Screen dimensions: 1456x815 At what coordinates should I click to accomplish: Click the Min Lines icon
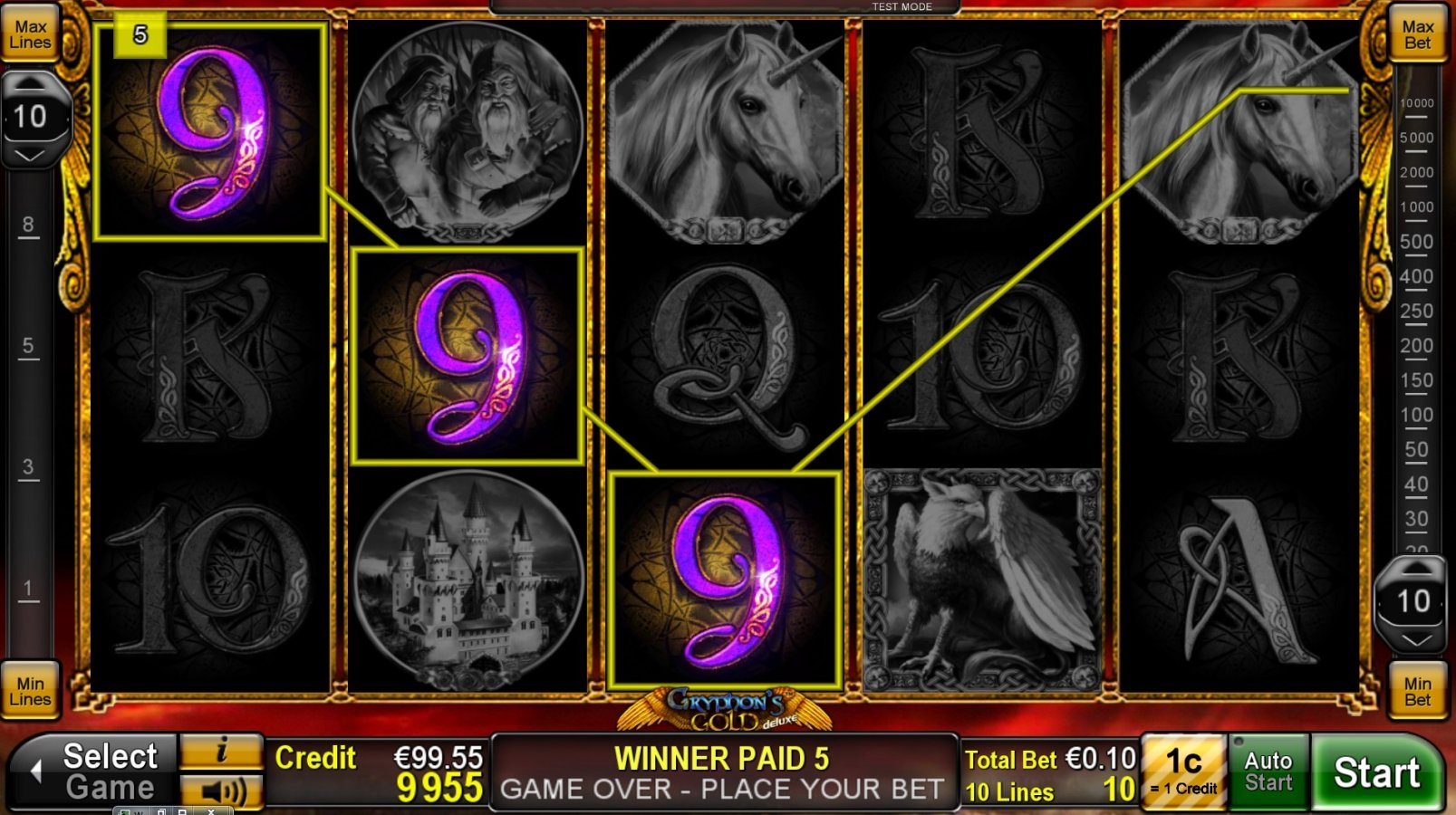point(31,689)
